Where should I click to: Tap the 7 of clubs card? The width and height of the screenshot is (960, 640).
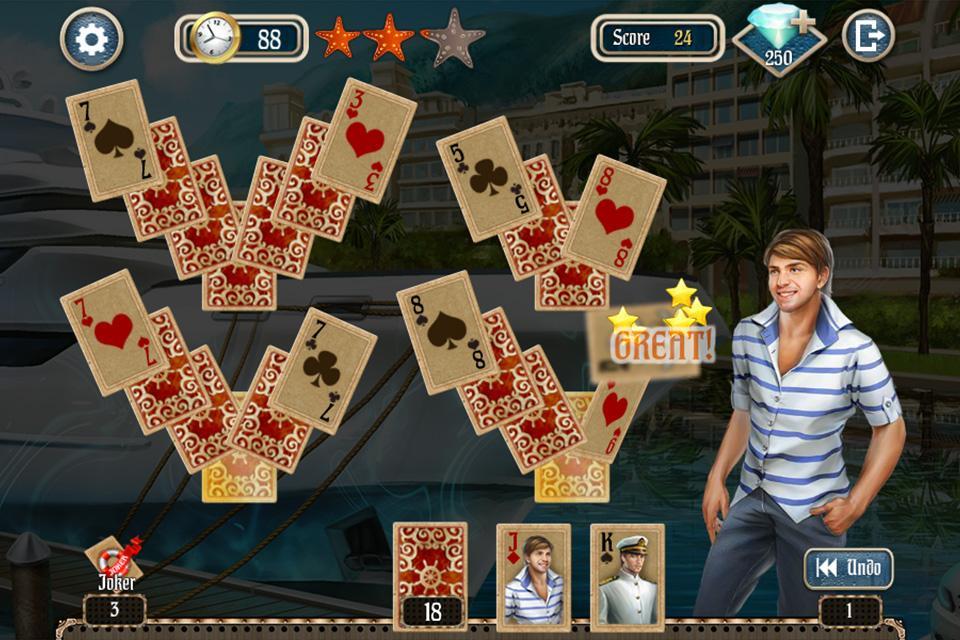tap(323, 369)
